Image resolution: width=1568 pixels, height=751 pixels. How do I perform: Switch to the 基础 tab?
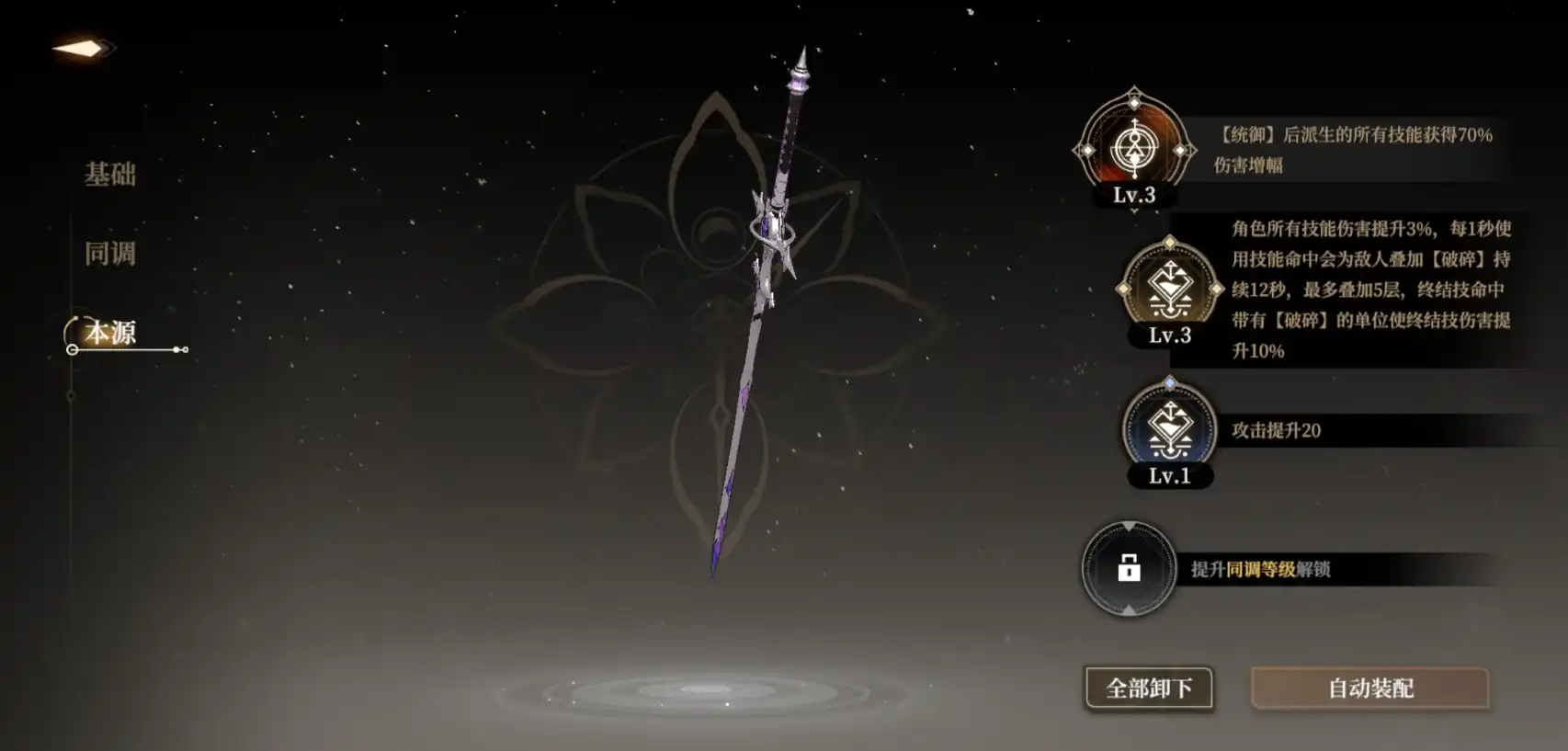tap(110, 174)
